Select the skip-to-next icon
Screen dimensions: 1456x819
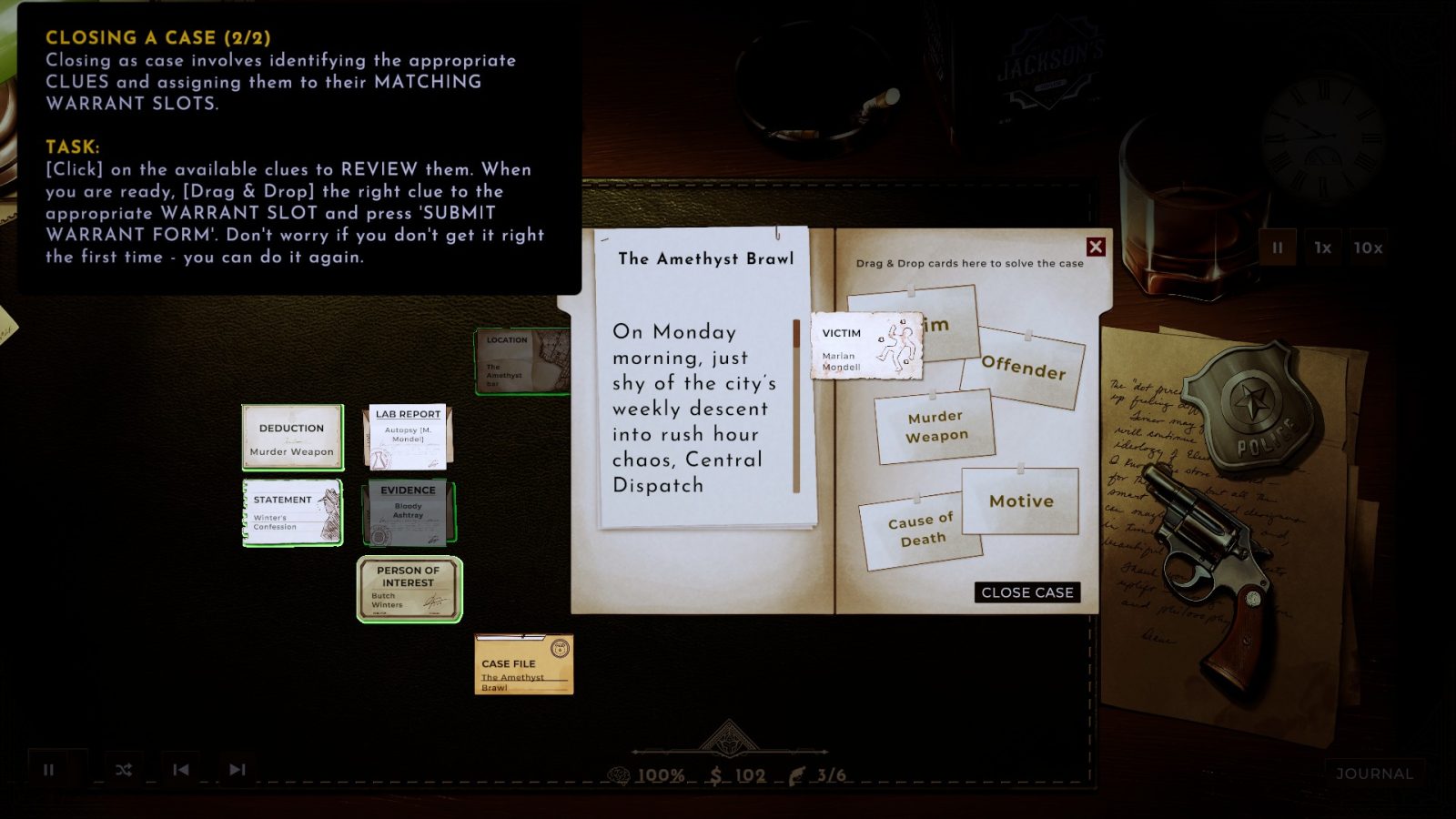[x=239, y=769]
